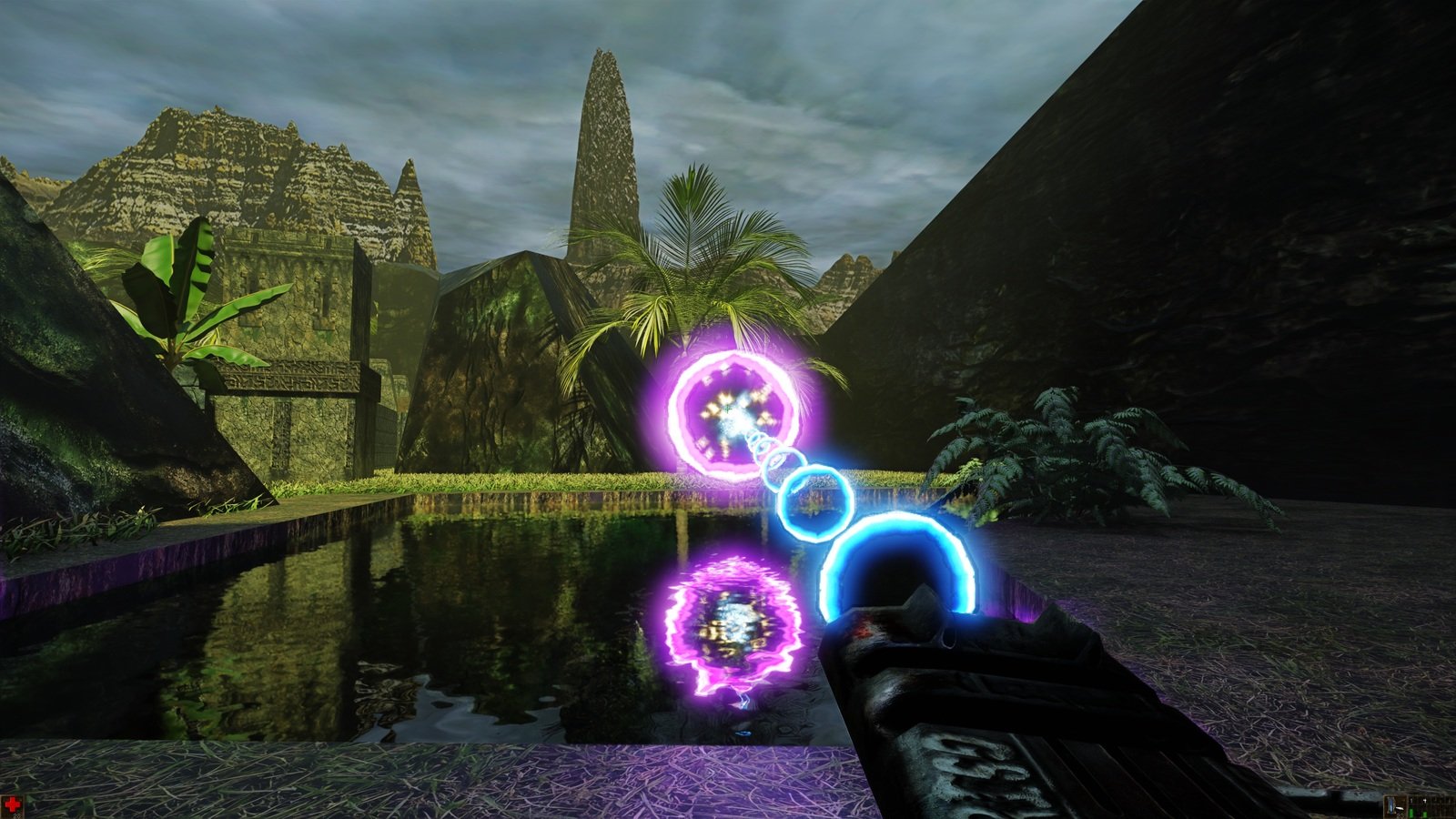Click the red cross health icon
This screenshot has height=819, width=1456.
pyautogui.click(x=12, y=804)
